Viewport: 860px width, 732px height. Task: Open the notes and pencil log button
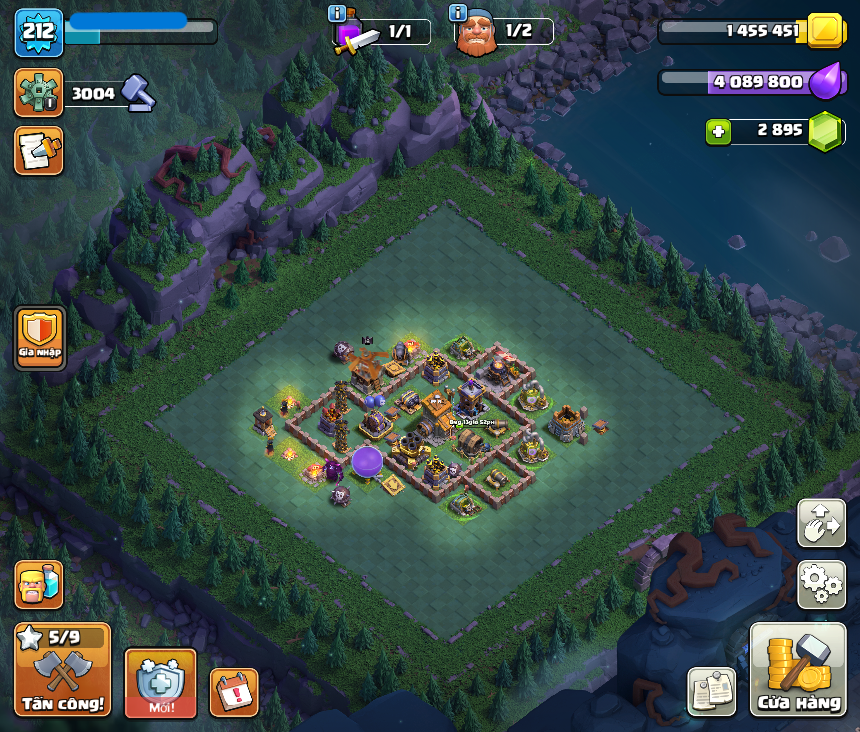(x=39, y=150)
